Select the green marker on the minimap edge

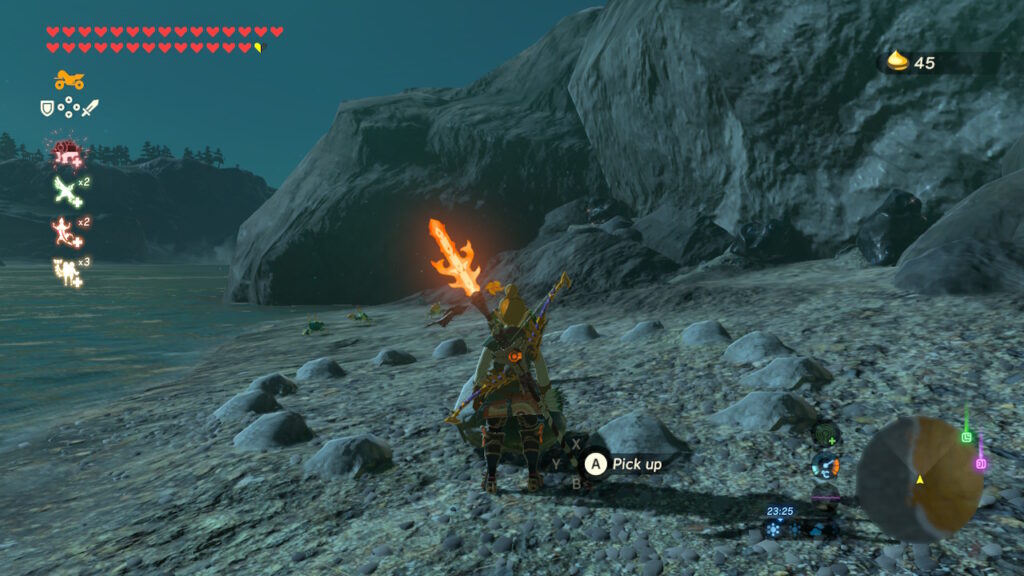(x=966, y=436)
